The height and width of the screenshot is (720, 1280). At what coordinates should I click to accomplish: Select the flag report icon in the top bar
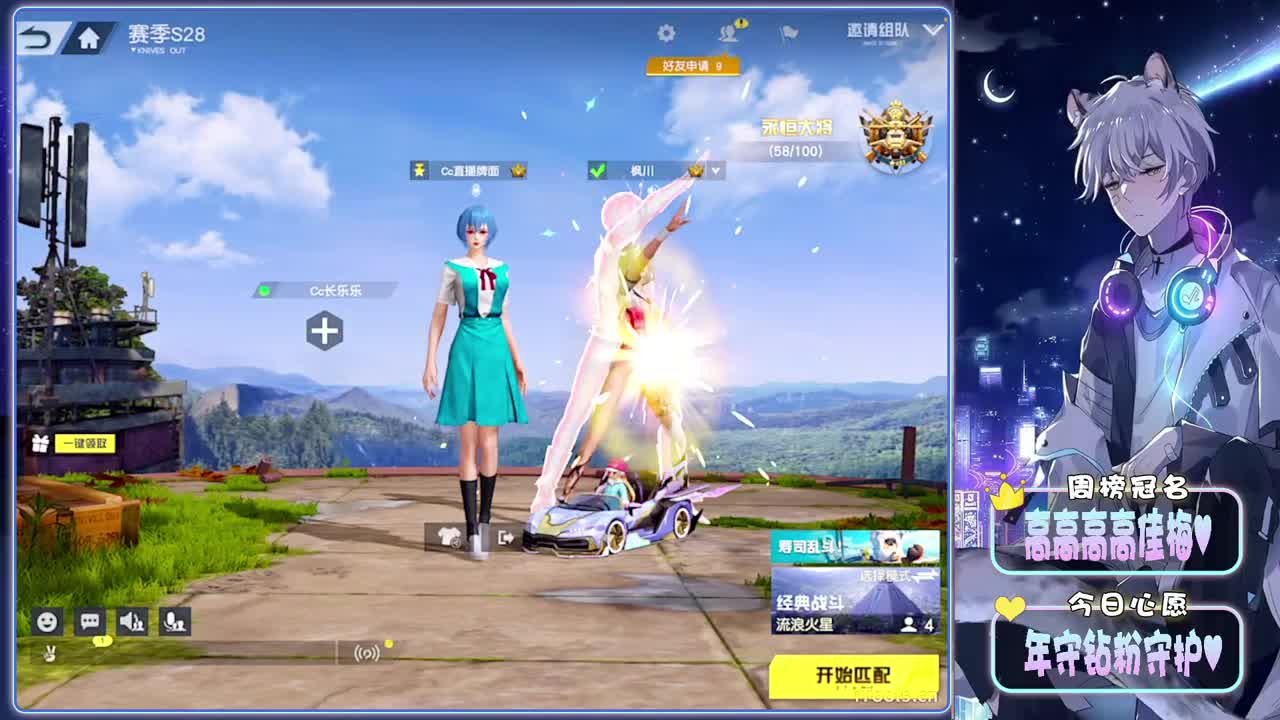coord(787,31)
